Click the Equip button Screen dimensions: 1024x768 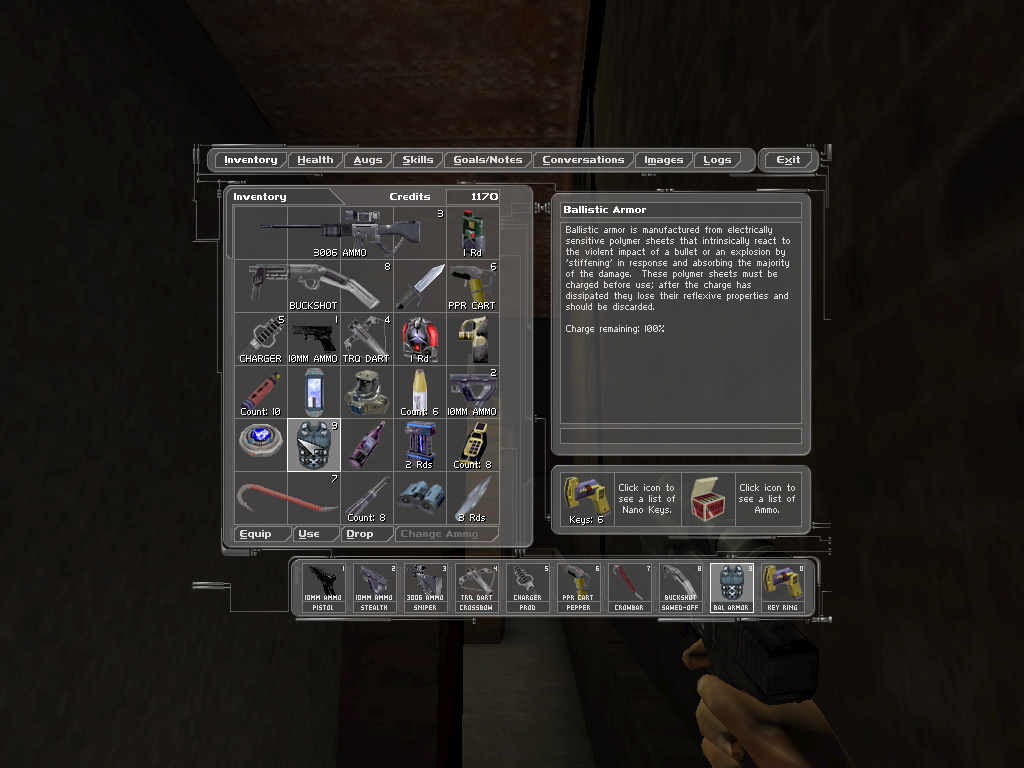click(255, 534)
